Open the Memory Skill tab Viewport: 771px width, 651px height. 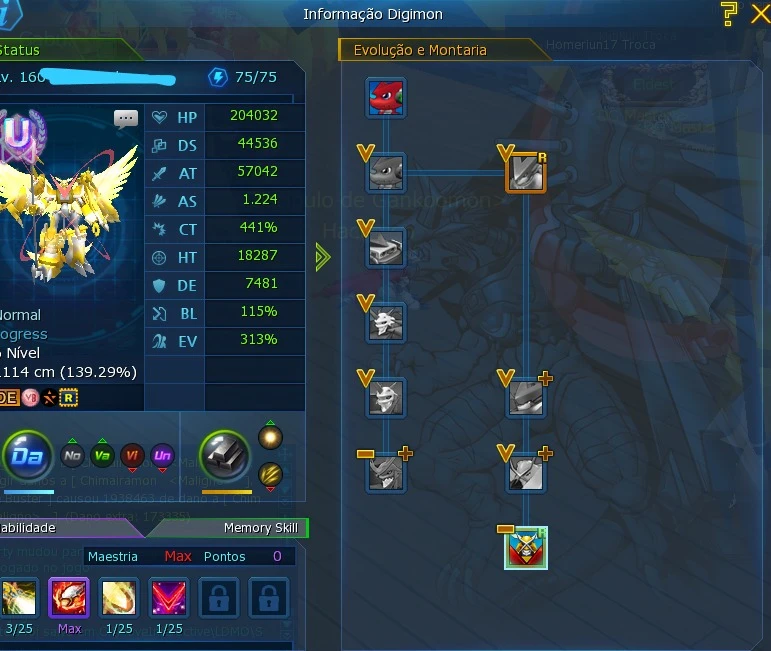pos(260,527)
